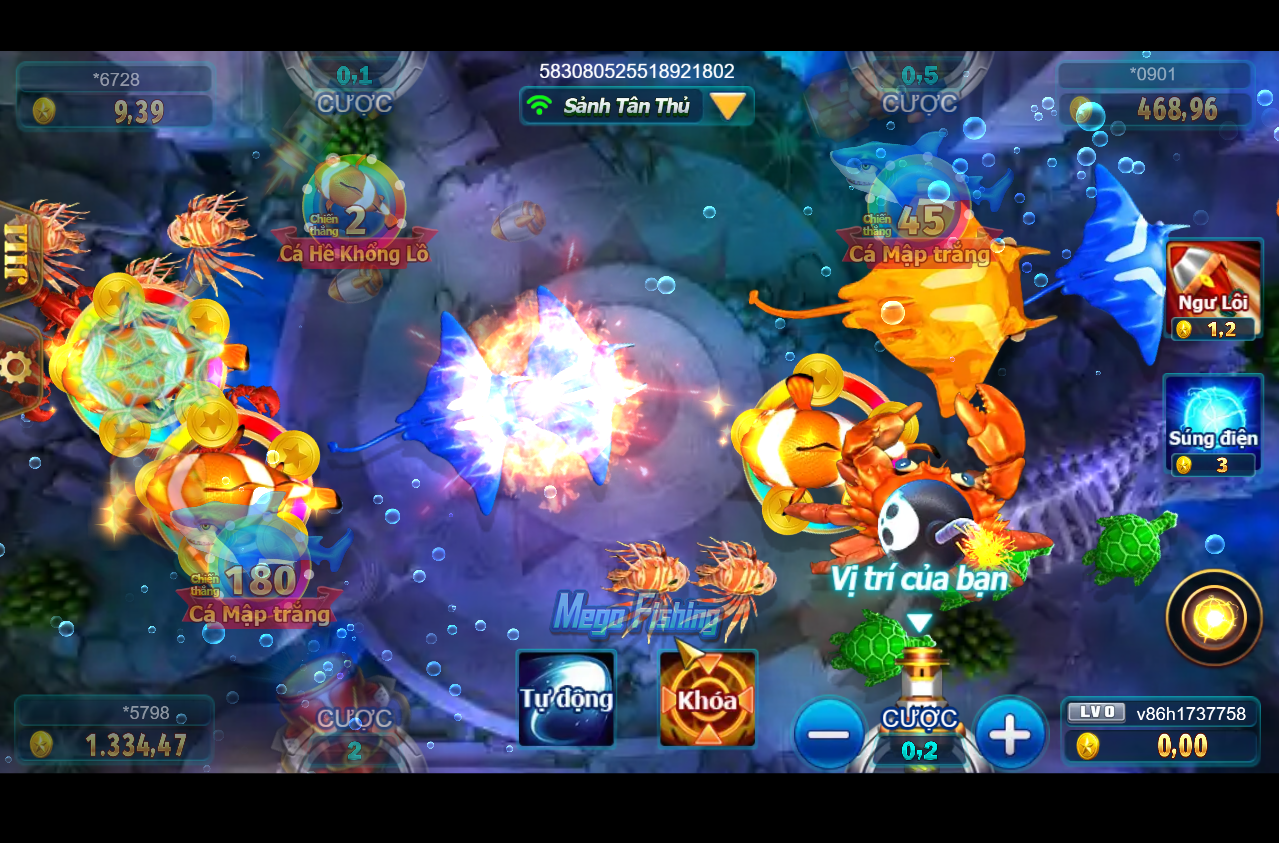Decrease the bet with the minus button
The height and width of the screenshot is (843, 1279).
829,735
